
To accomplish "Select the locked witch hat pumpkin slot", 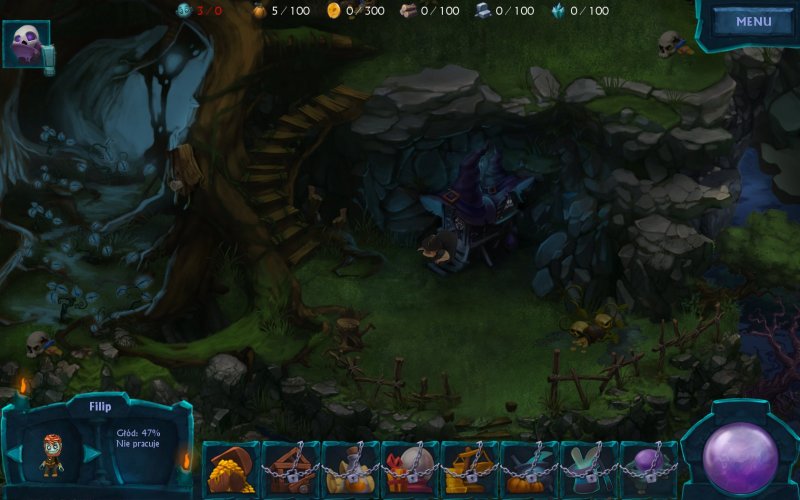I will tap(530, 468).
